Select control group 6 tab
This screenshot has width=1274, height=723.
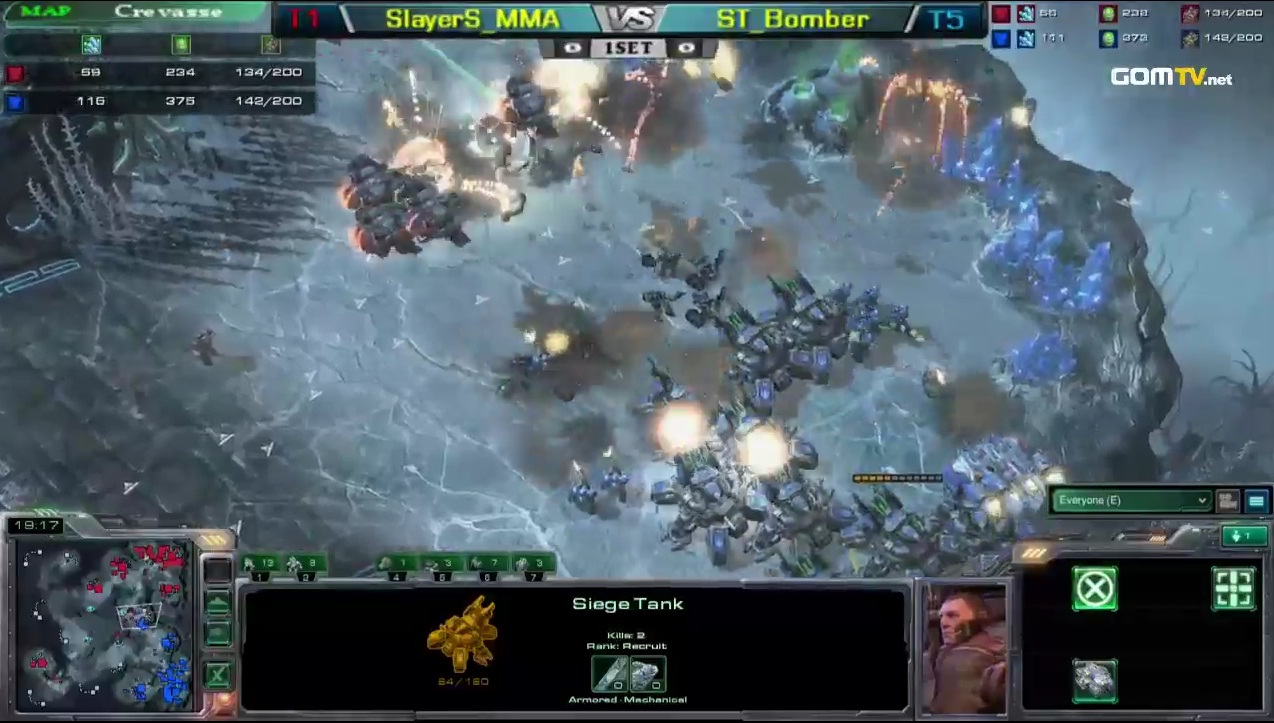pyautogui.click(x=487, y=566)
